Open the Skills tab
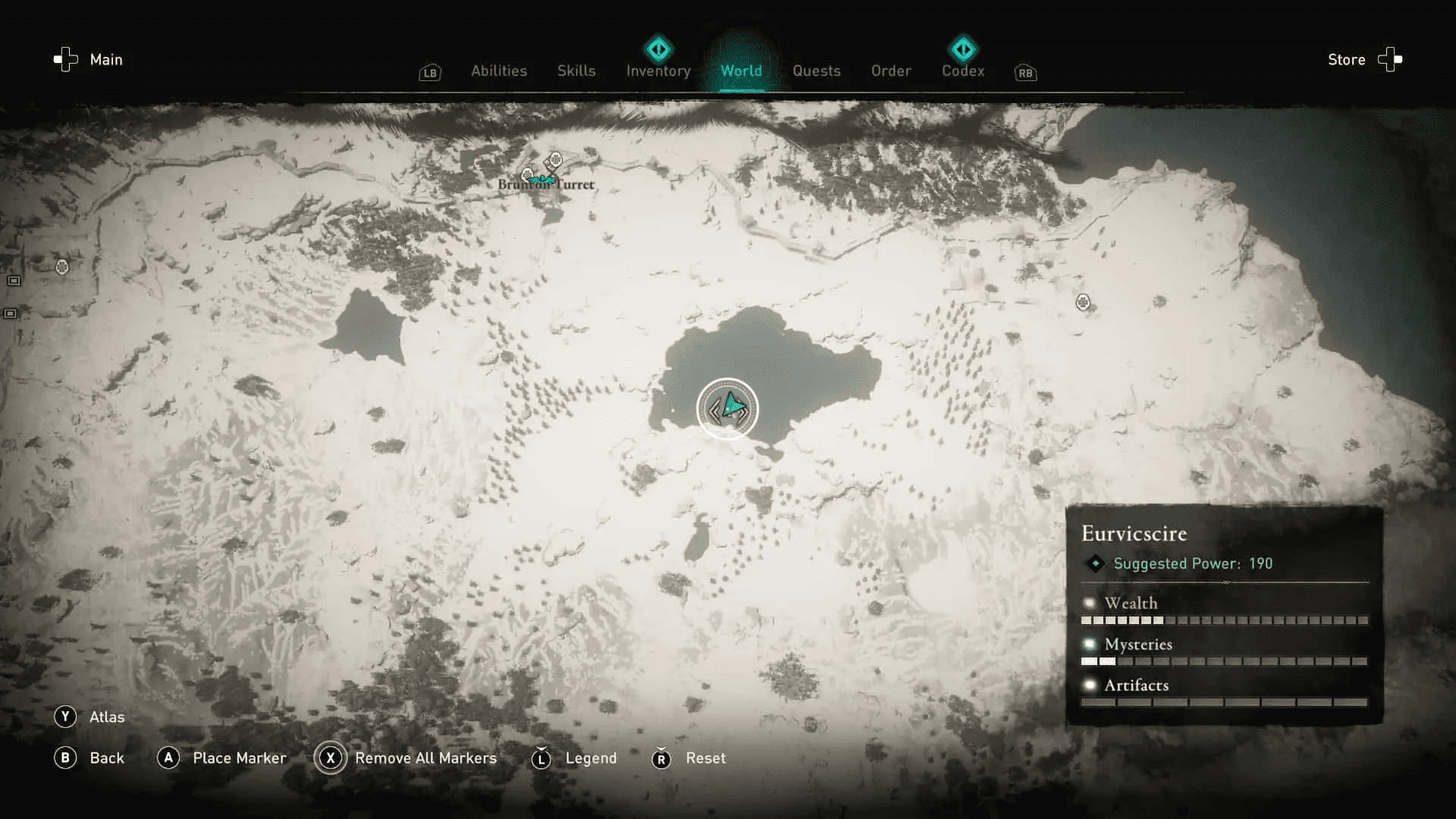This screenshot has height=819, width=1456. 576,71
